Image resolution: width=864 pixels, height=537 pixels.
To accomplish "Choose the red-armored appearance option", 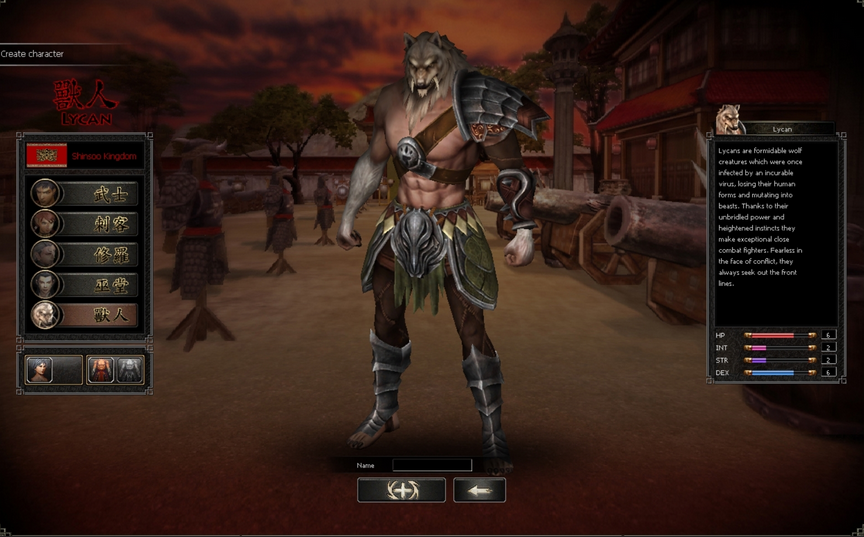I will click(x=101, y=370).
